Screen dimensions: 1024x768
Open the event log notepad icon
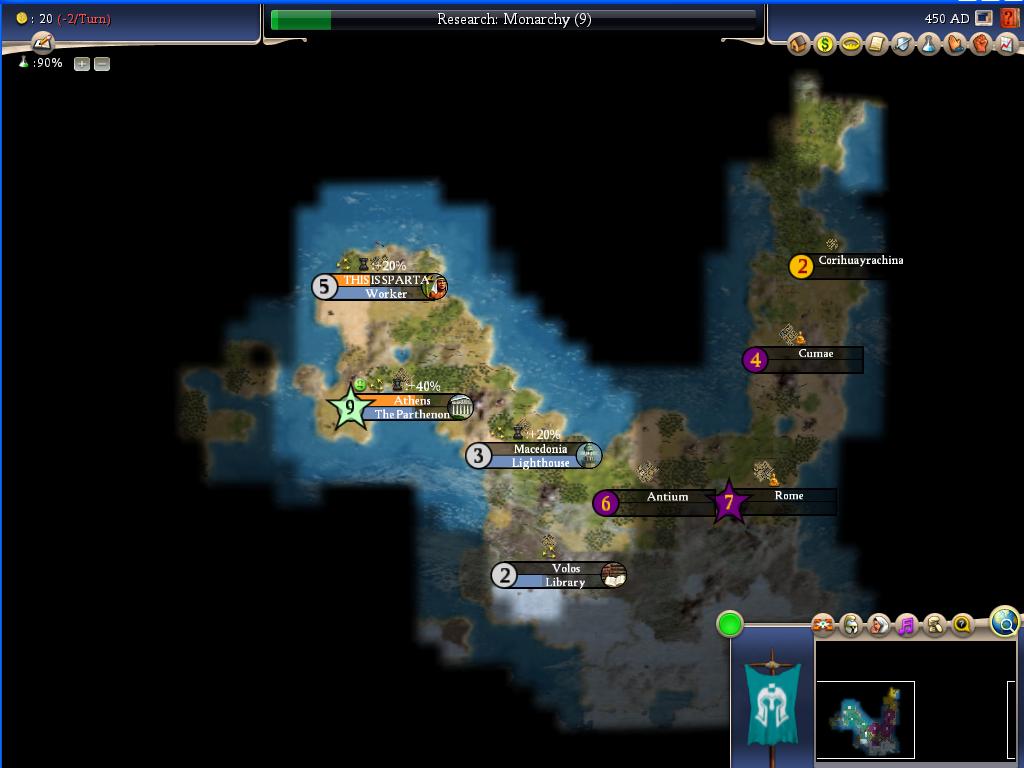coord(42,43)
